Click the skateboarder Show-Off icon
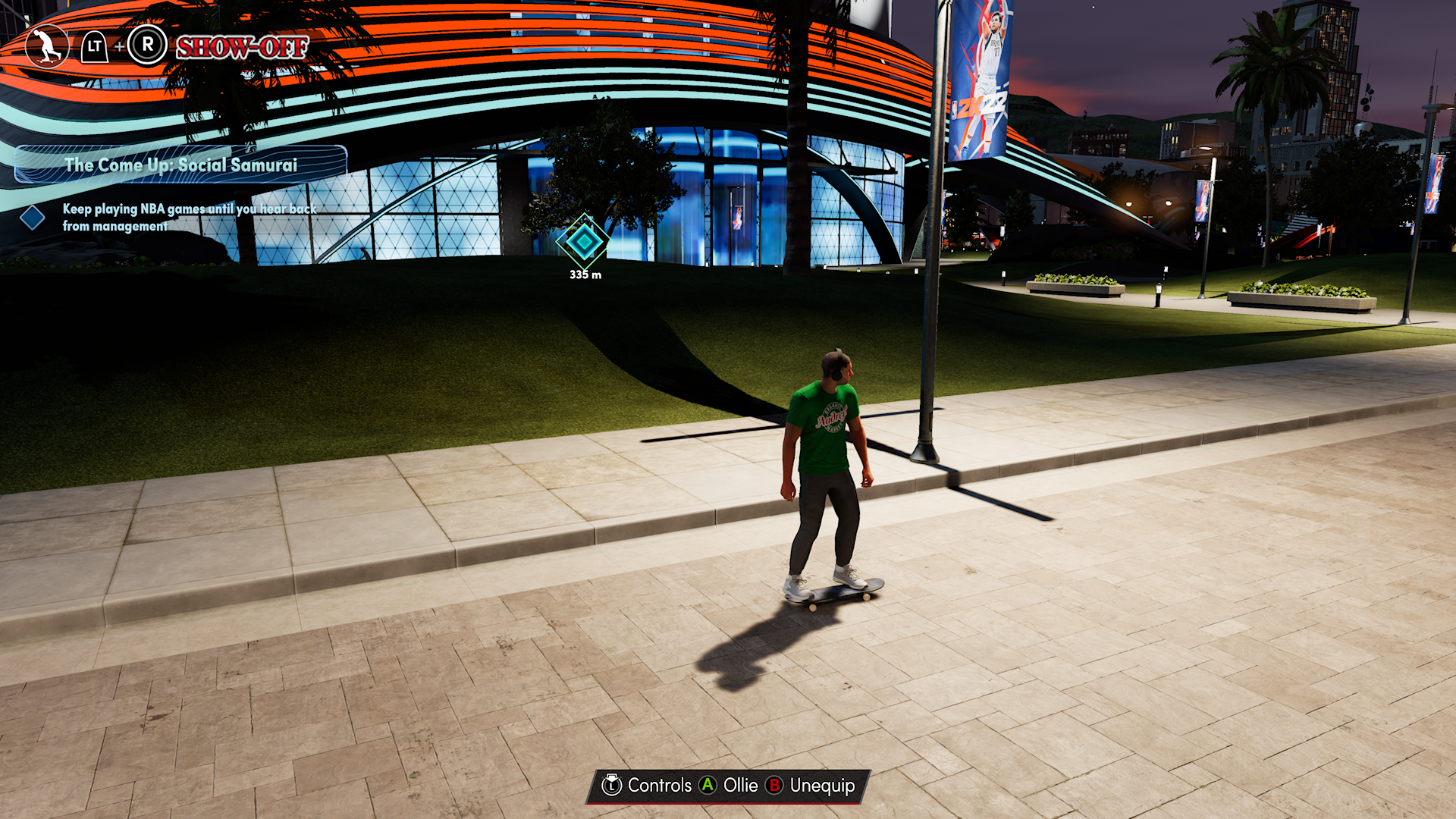Screen dimensions: 1456x819 pyautogui.click(x=47, y=47)
